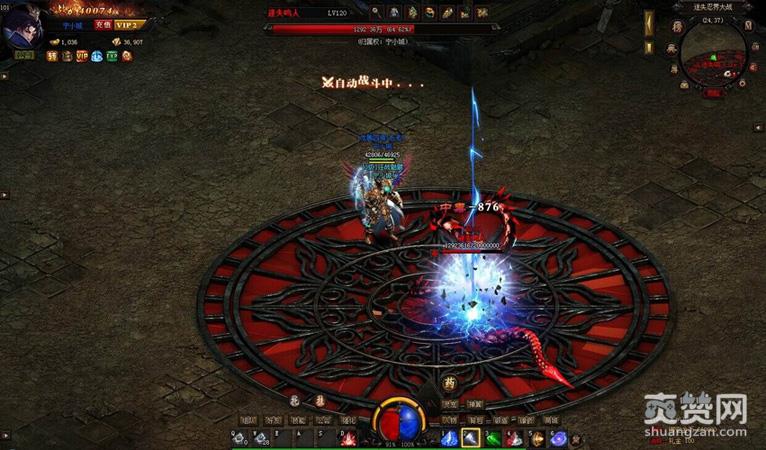The image size is (766, 450).
Task: Collapse the minimap panel with the gold arrow
Action: [x=649, y=19]
